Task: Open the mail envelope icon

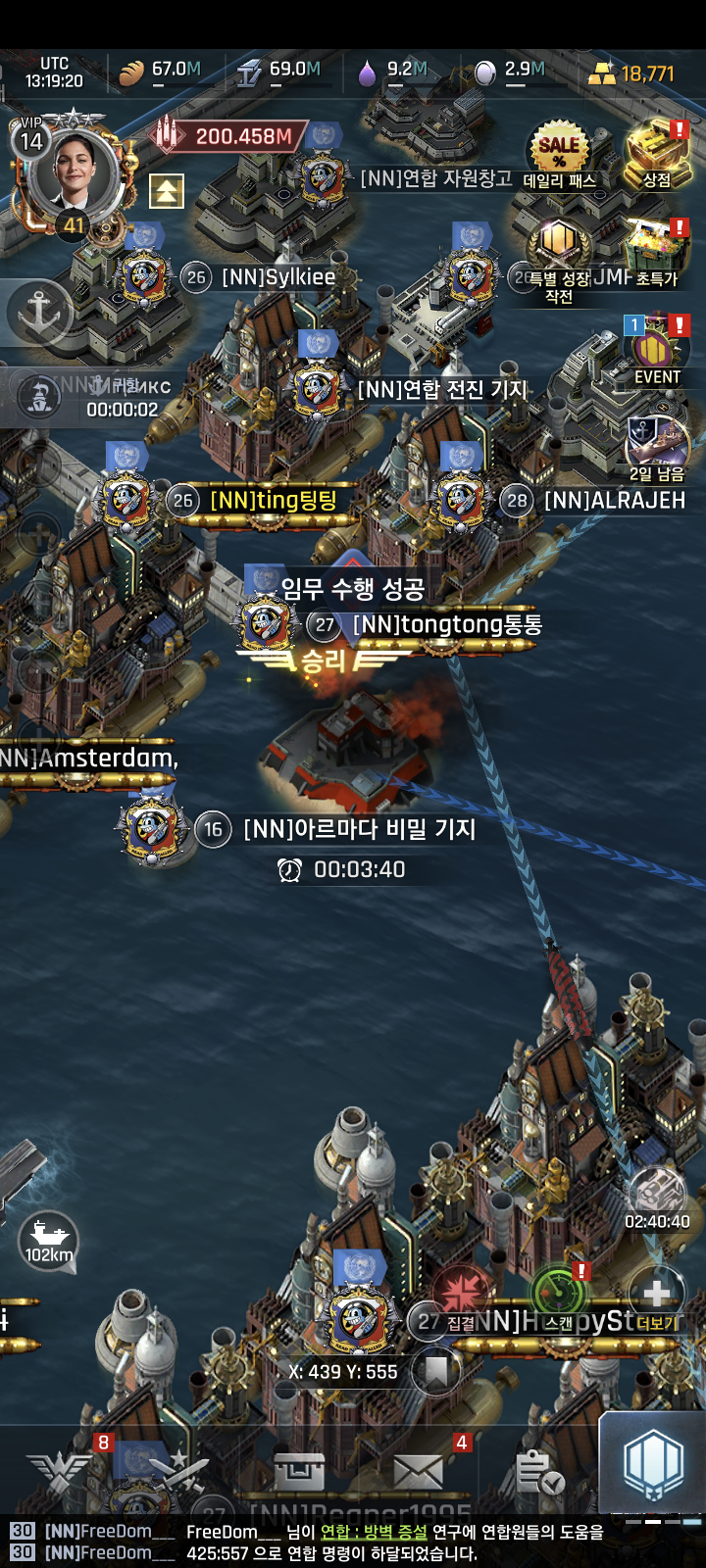Action: pos(420,1470)
